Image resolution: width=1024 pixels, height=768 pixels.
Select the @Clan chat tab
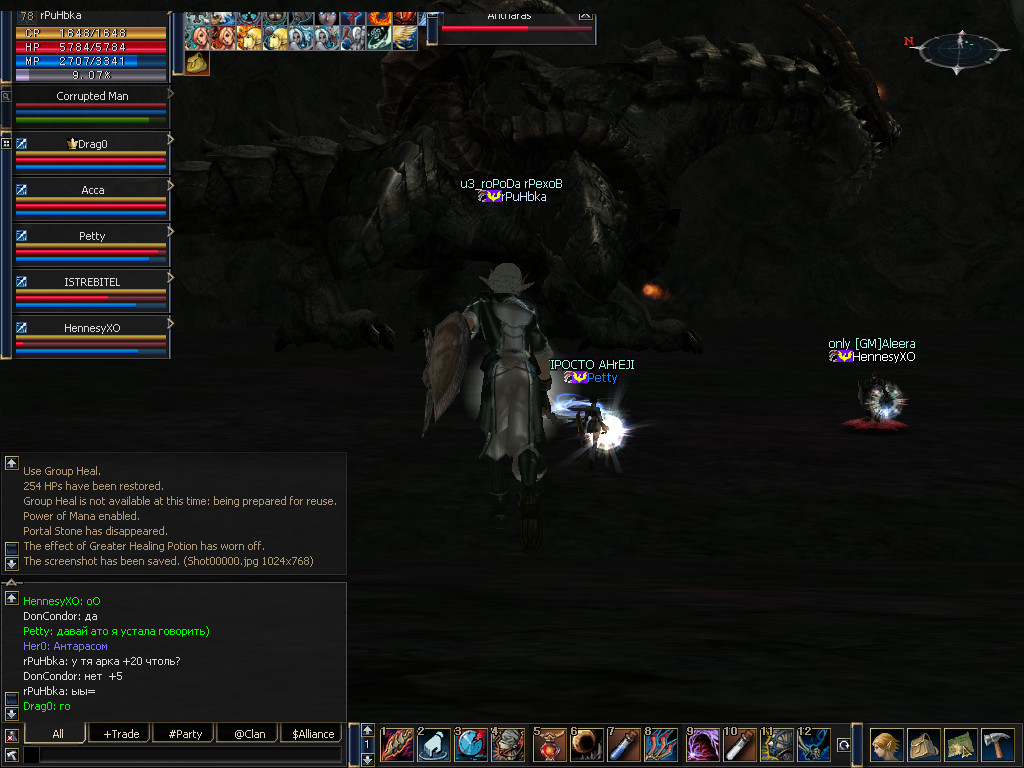[x=249, y=734]
